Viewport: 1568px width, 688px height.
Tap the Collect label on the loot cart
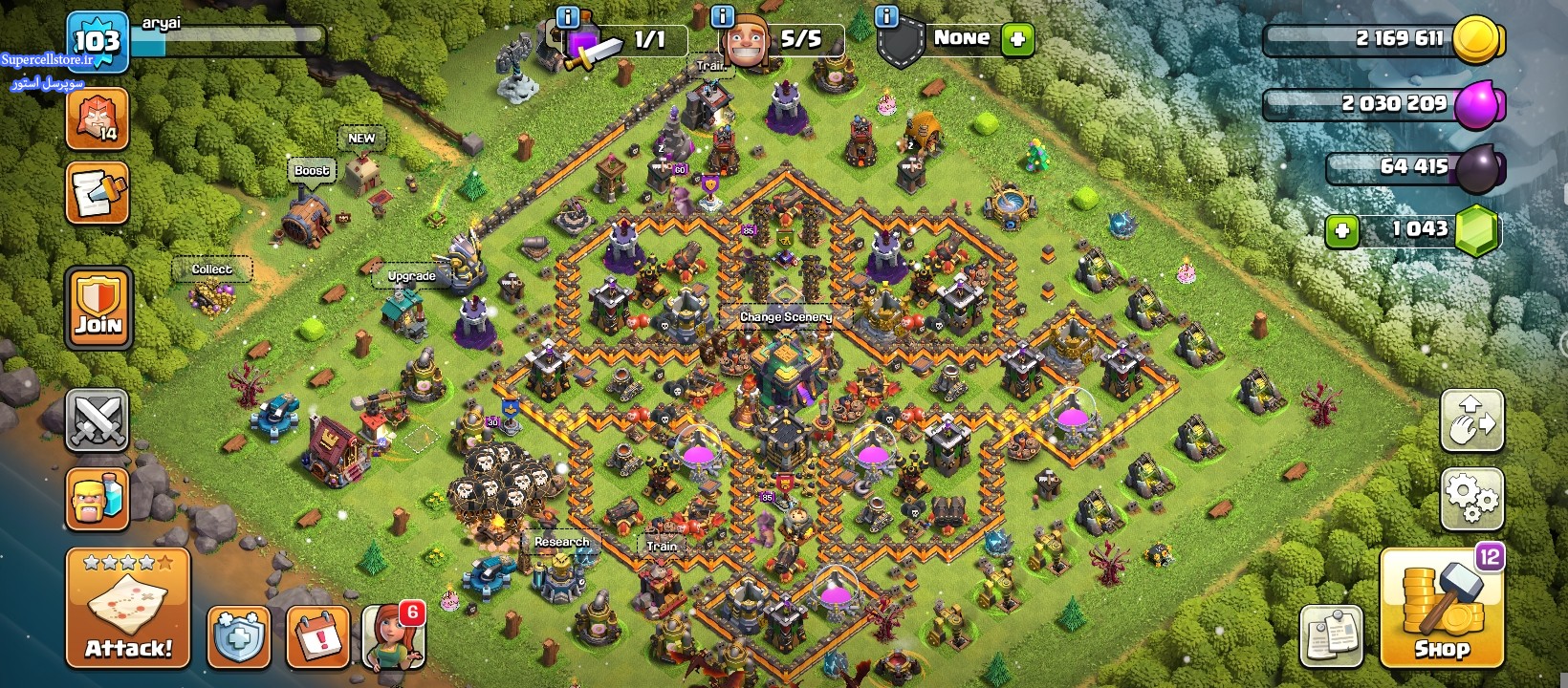(211, 269)
